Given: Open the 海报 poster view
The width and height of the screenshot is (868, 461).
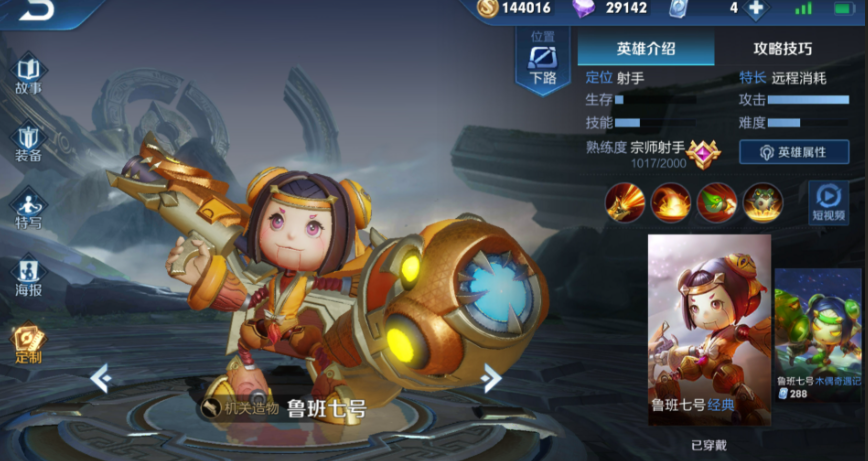Looking at the screenshot, I should point(29,277).
